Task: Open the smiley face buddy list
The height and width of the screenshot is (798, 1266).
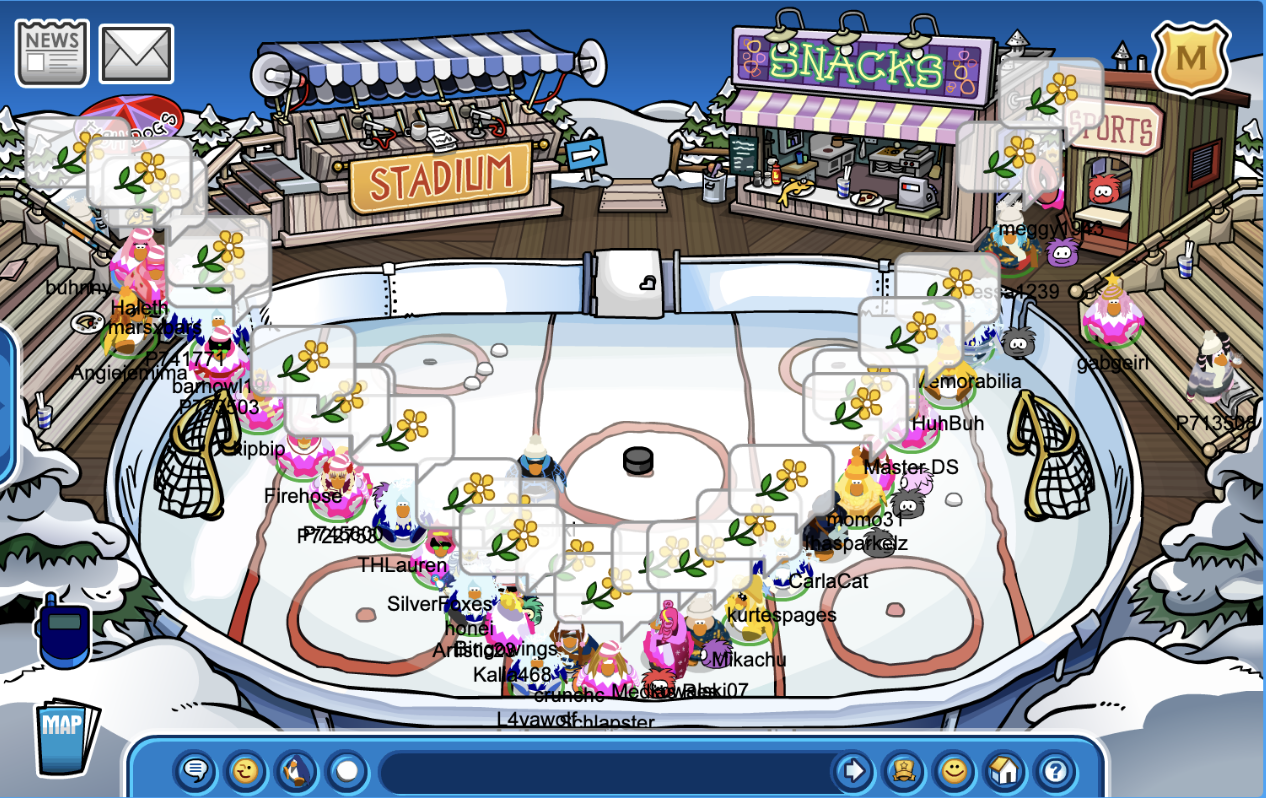Action: click(955, 771)
